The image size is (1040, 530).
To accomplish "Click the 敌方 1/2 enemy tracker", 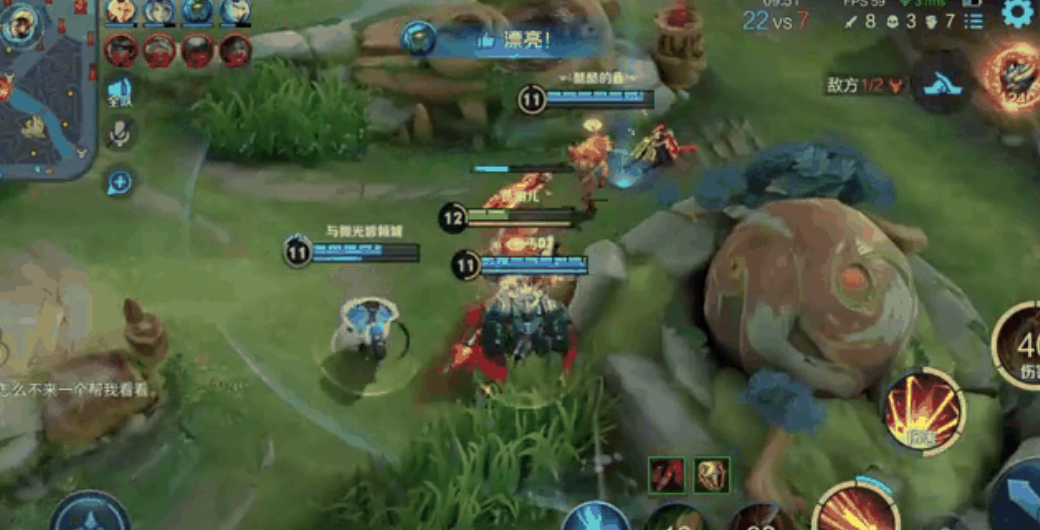I will pos(866,85).
